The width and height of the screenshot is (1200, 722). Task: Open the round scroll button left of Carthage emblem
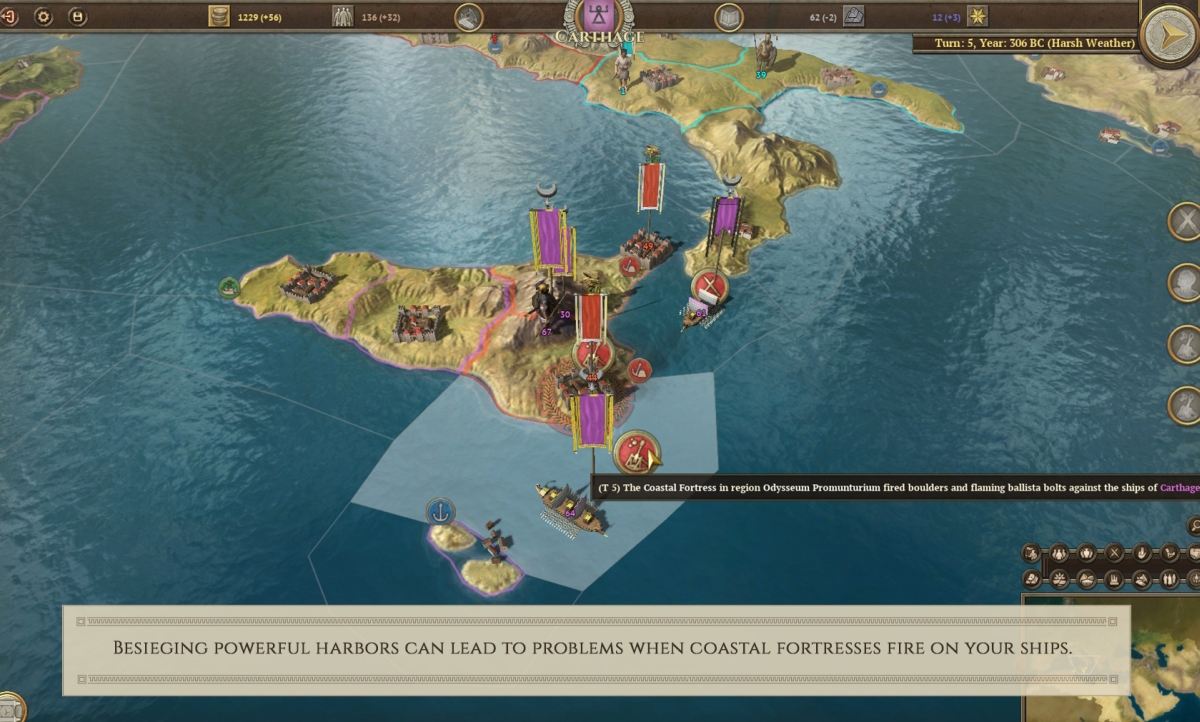coord(469,17)
